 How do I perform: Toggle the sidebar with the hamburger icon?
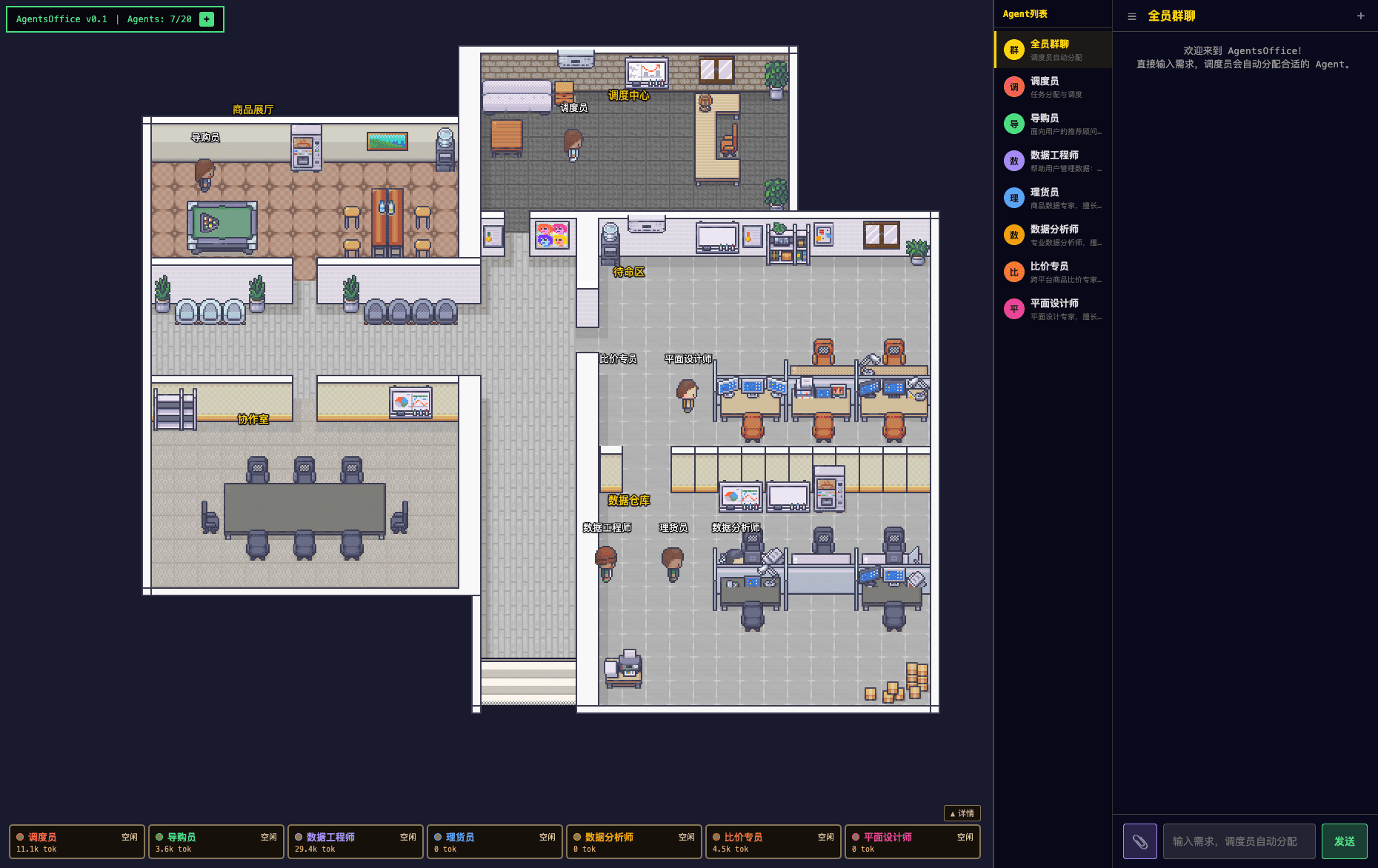(1131, 16)
